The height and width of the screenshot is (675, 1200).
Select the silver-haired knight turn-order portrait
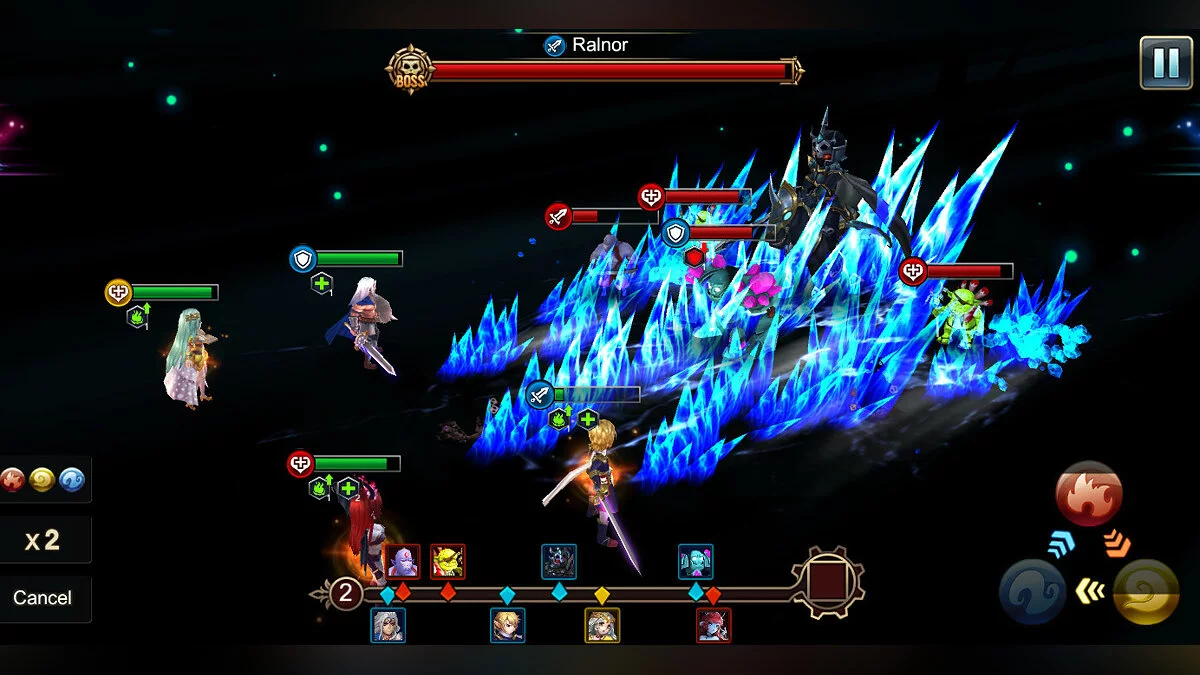pos(388,626)
